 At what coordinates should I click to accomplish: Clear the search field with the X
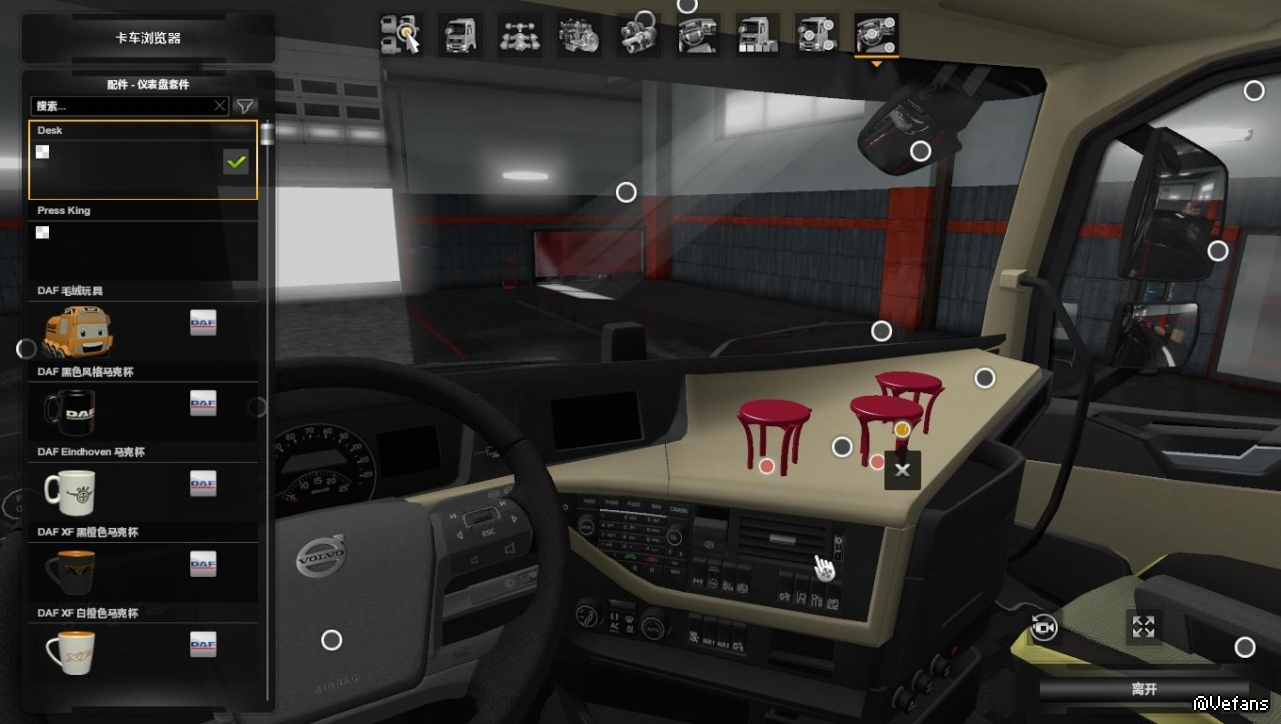point(220,105)
